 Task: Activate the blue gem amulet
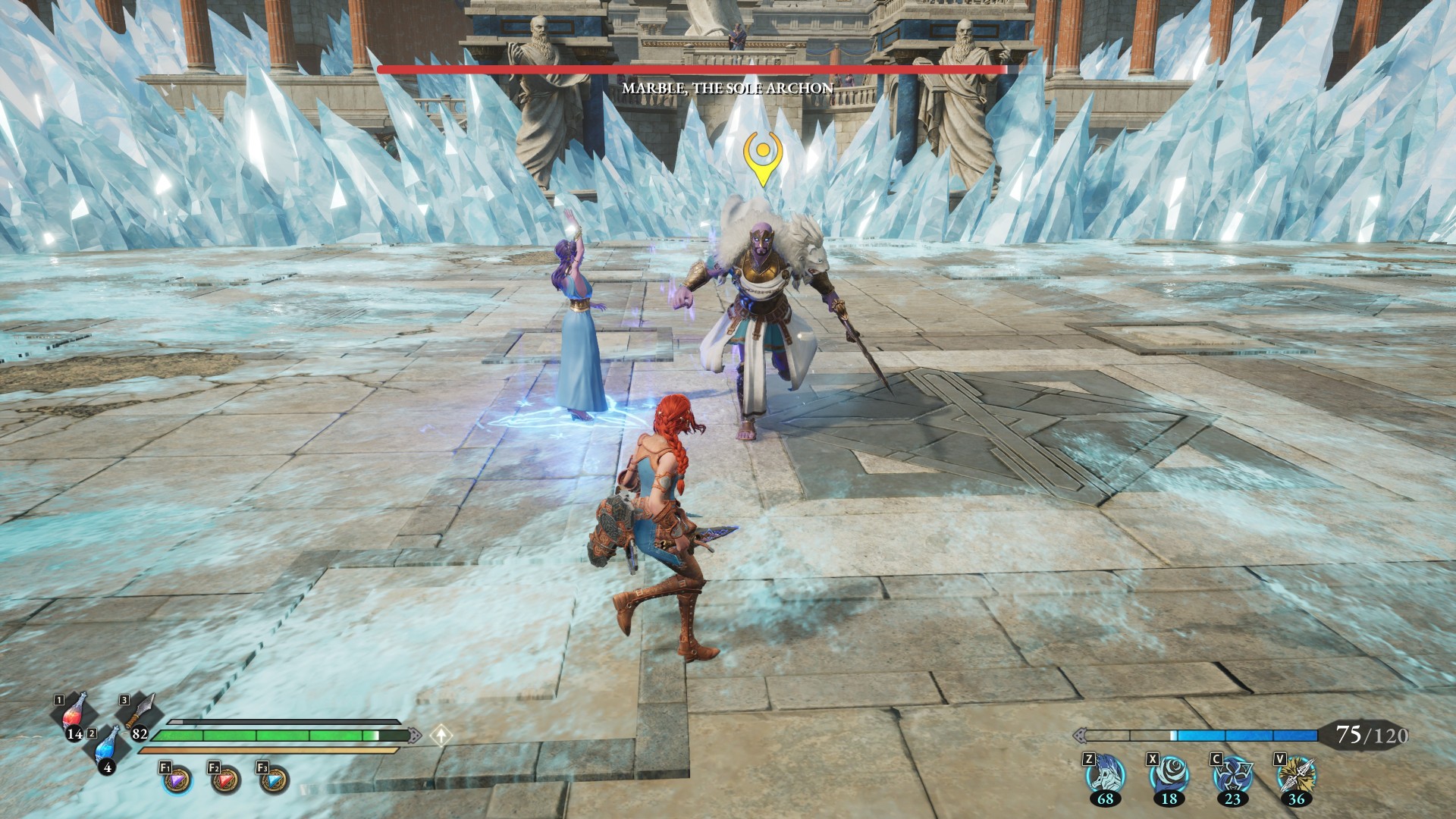pyautogui.click(x=274, y=780)
